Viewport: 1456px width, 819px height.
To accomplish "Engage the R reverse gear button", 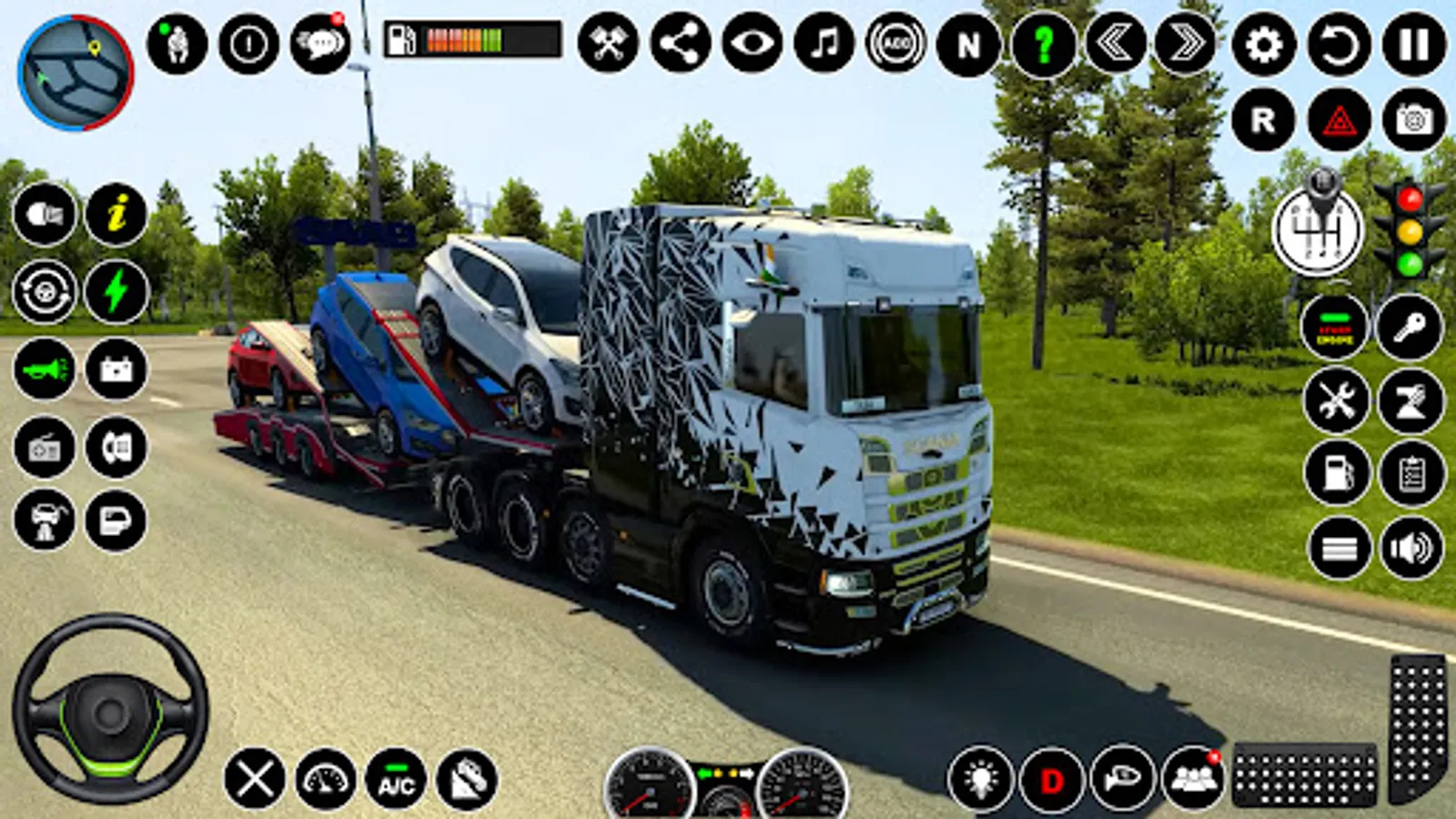I will [x=1263, y=120].
